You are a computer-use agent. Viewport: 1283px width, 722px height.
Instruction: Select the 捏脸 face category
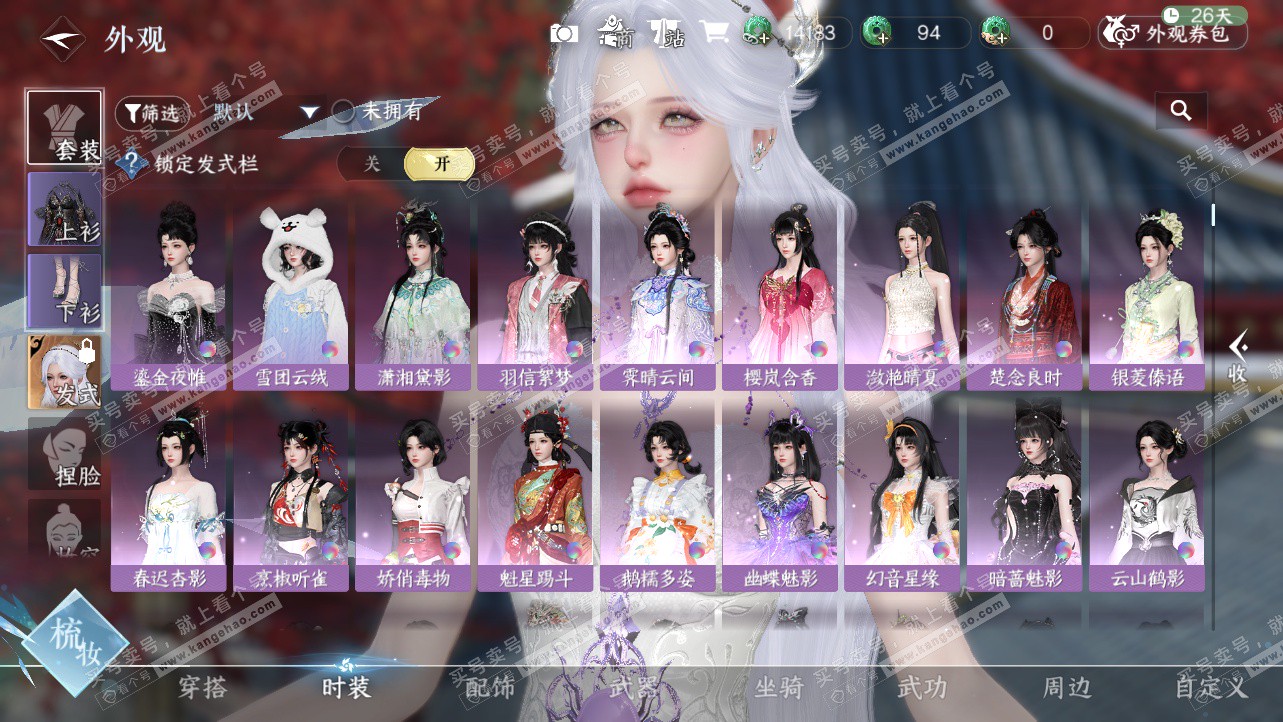coord(65,453)
